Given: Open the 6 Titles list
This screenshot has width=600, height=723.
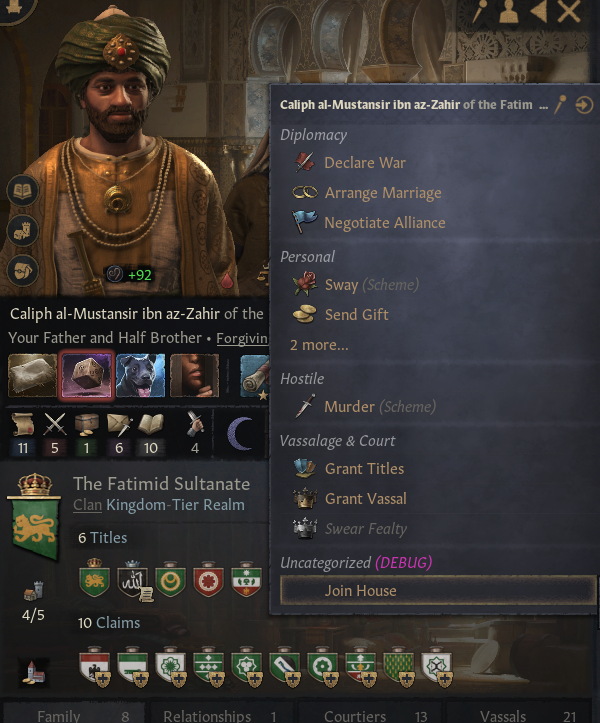Looking at the screenshot, I should [x=103, y=538].
